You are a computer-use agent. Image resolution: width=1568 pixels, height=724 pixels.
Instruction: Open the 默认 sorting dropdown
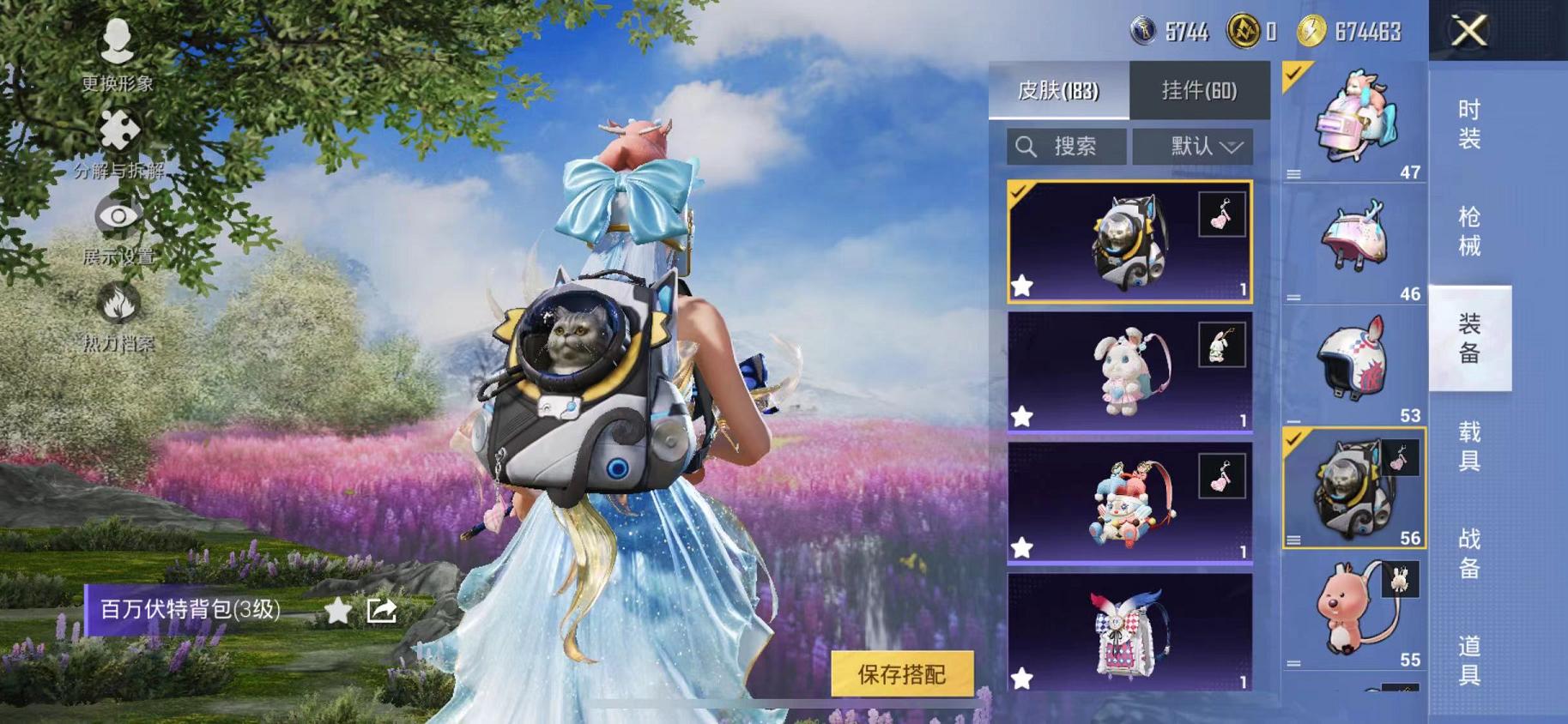1194,146
